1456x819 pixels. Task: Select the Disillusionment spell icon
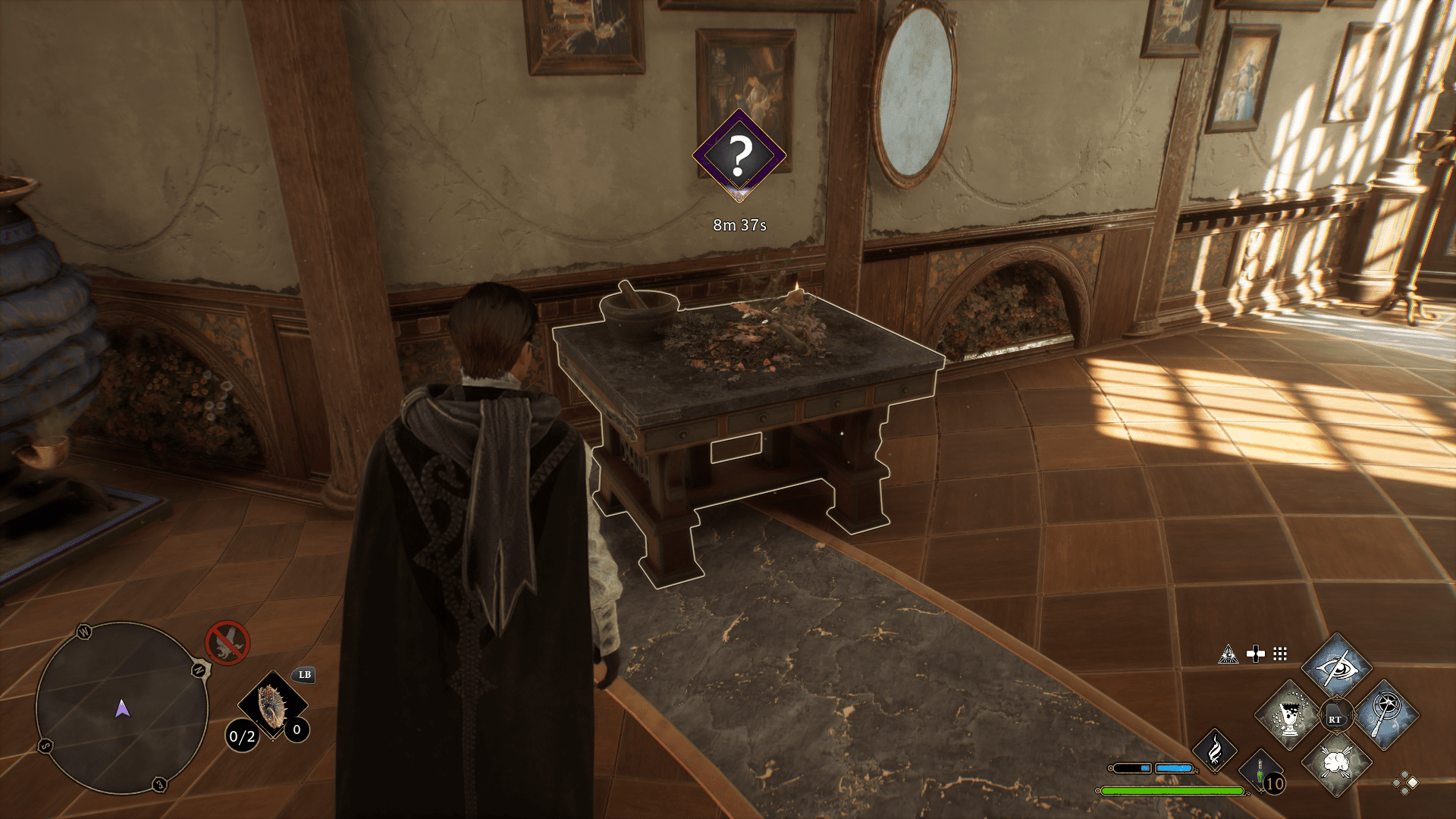pyautogui.click(x=1337, y=669)
